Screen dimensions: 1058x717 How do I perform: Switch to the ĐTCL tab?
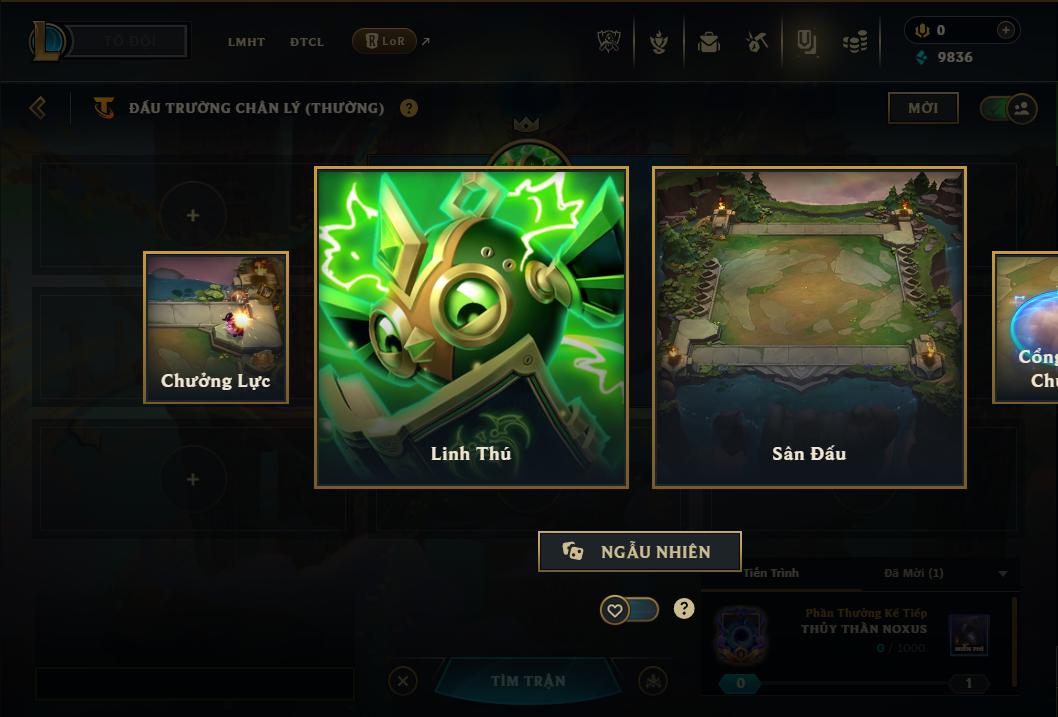coord(307,42)
